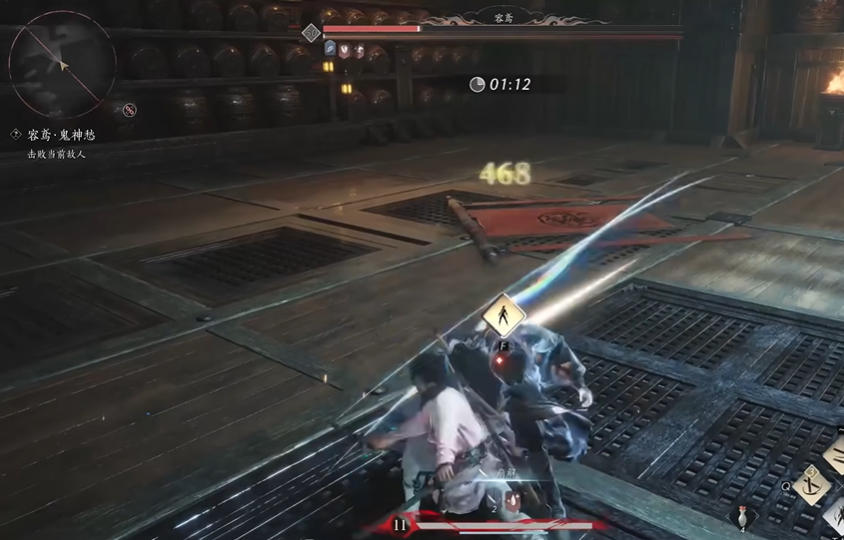Viewport: 844px width, 540px height.
Task: Open the circular minimap
Action: coord(62,62)
